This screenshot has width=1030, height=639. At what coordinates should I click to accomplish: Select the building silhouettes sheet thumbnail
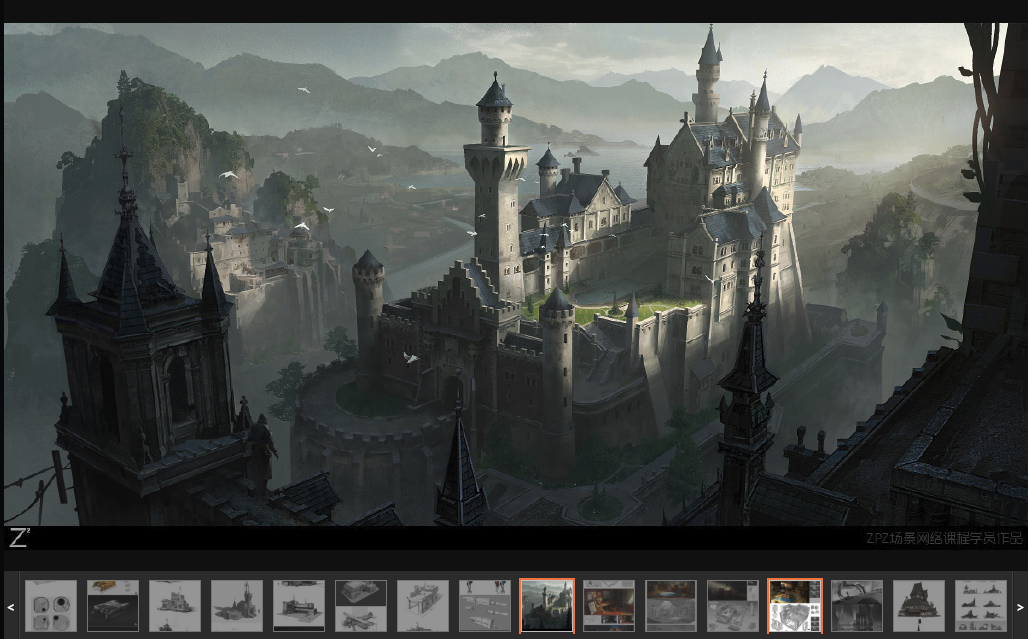[981, 606]
